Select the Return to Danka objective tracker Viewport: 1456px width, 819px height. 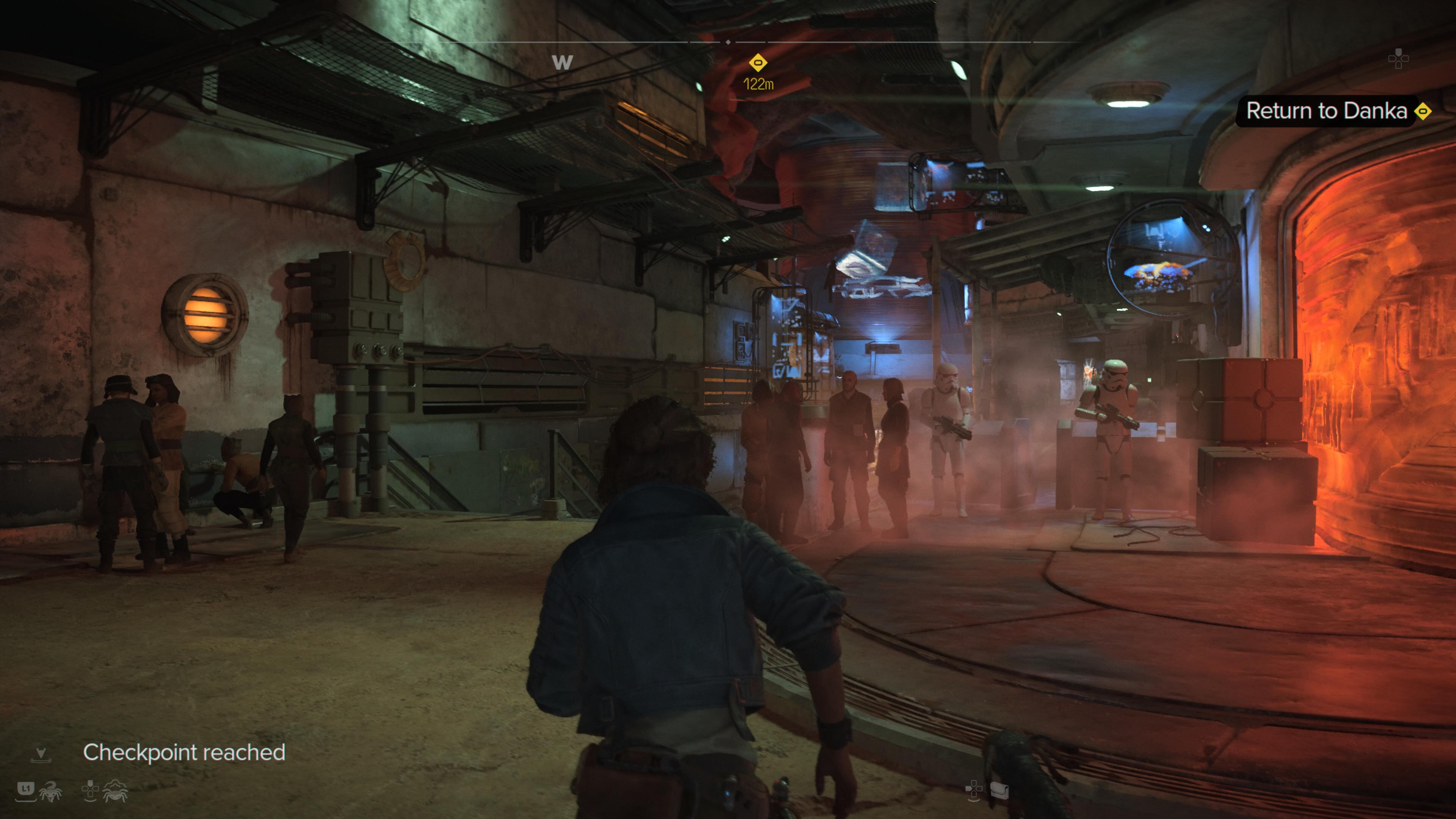[1326, 111]
